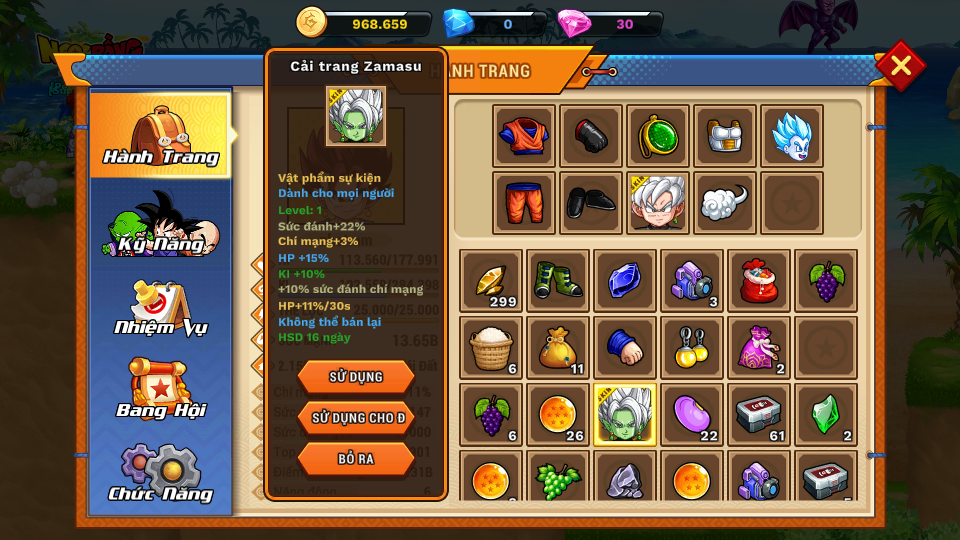Show the Bang Hội guild tab
This screenshot has width=960, height=540.
pyautogui.click(x=160, y=390)
